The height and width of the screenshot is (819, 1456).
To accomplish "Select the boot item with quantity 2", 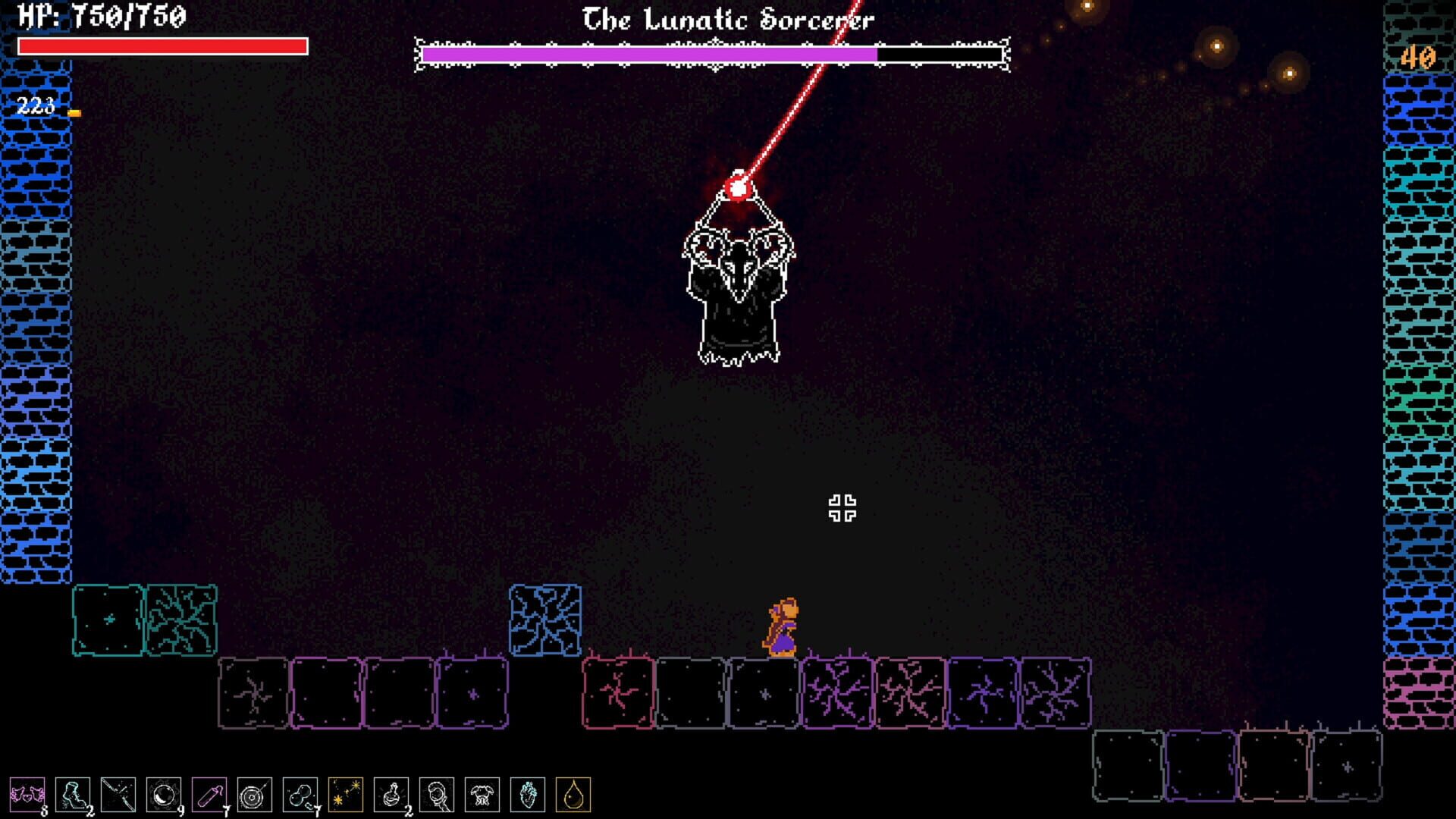I will point(73,794).
